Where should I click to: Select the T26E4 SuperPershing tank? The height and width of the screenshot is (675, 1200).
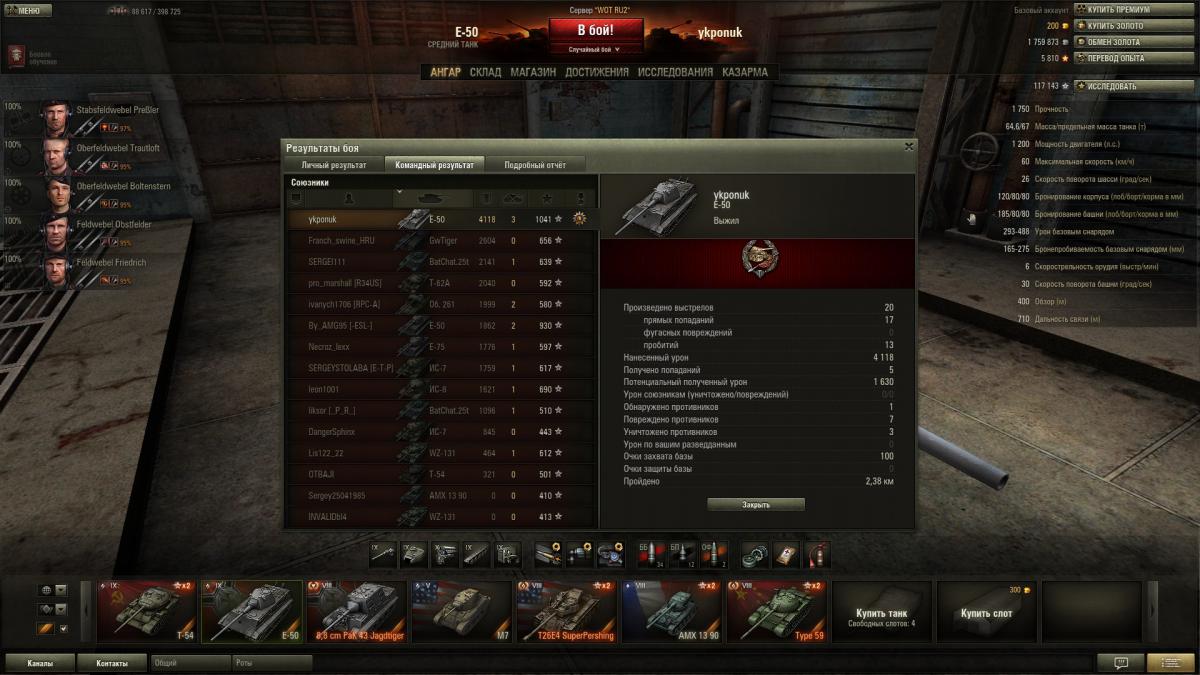click(565, 612)
